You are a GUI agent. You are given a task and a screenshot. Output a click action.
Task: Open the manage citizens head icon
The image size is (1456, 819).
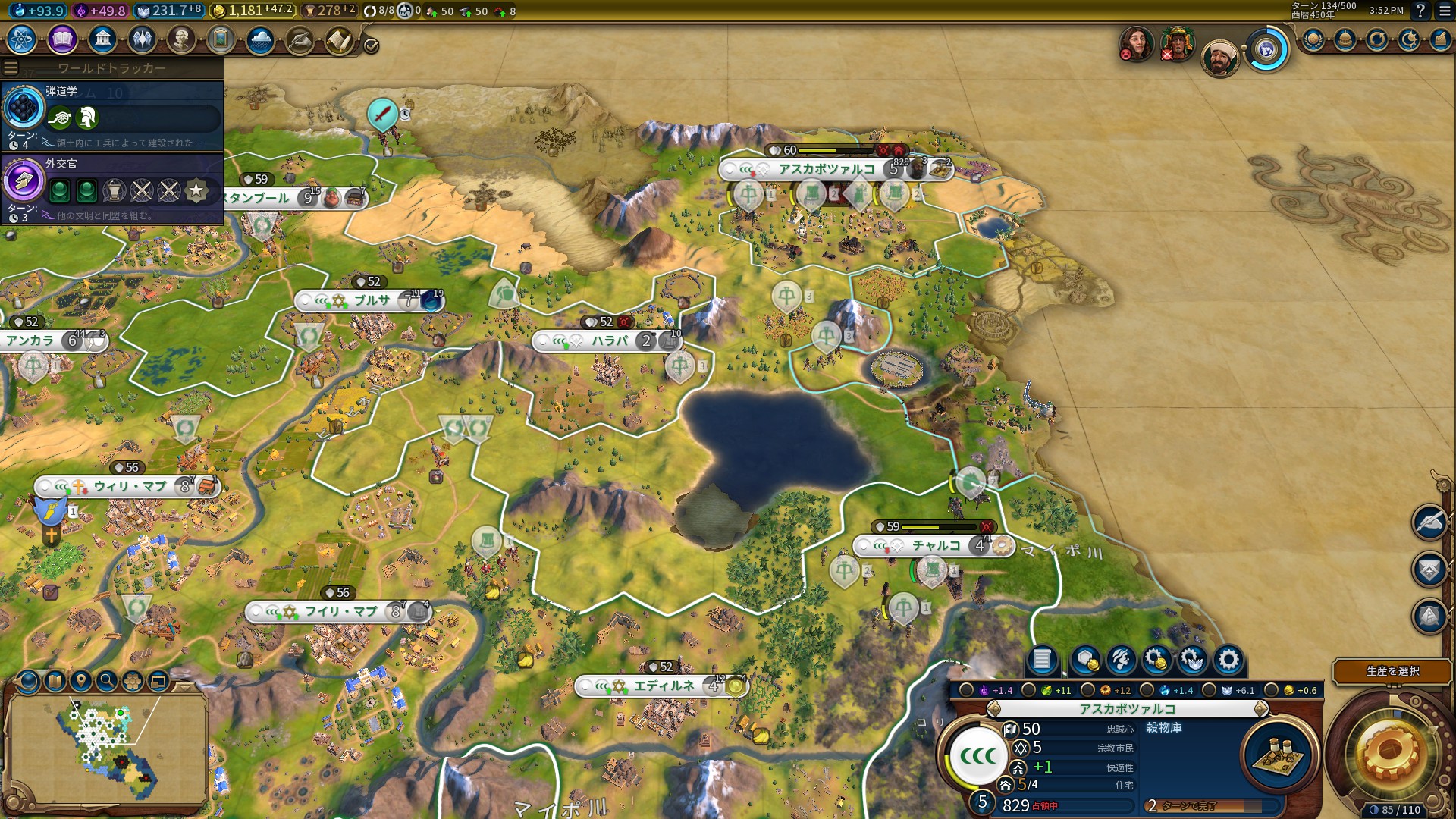(x=1121, y=660)
